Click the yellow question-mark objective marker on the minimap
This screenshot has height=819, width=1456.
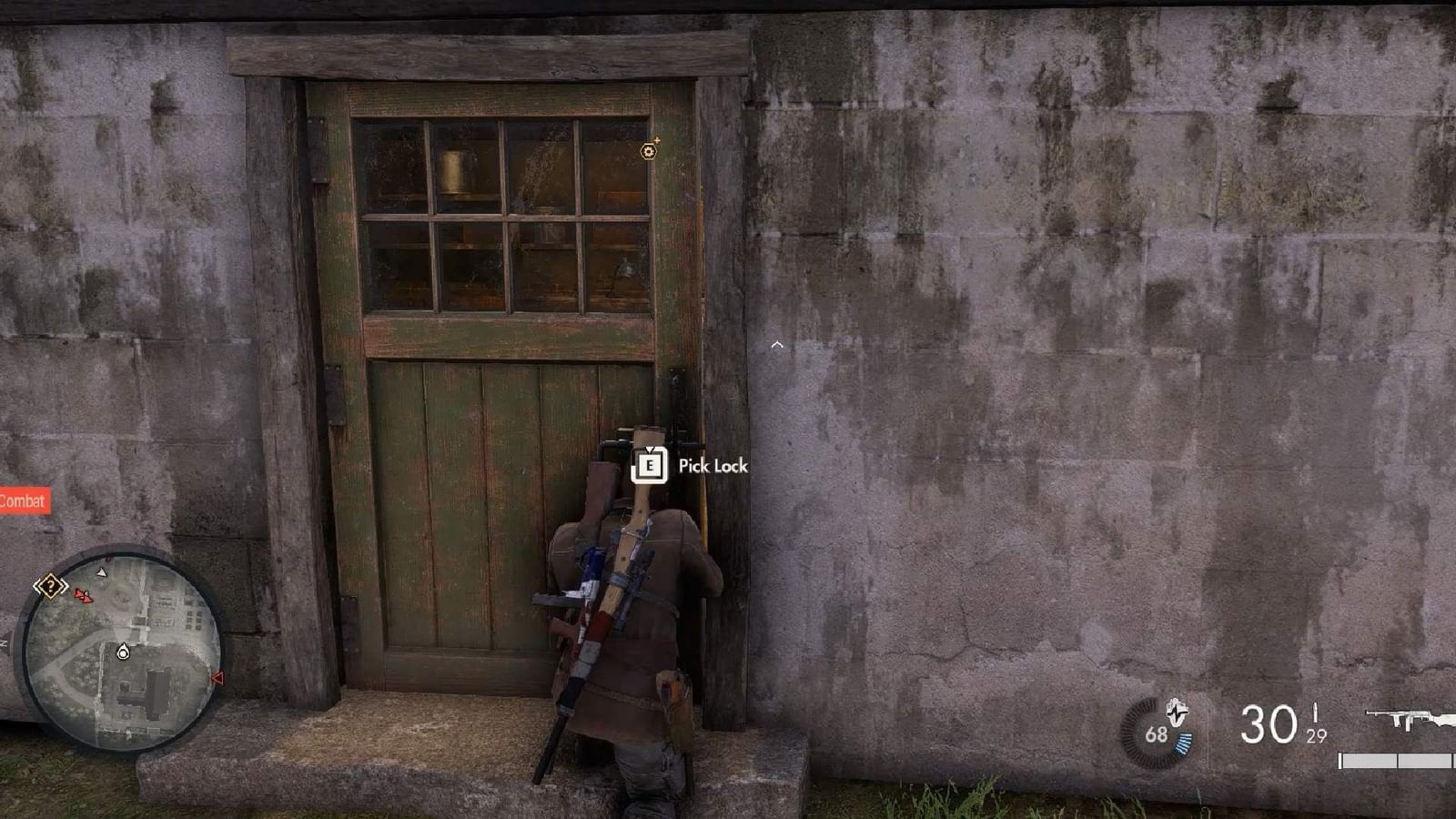pos(51,585)
